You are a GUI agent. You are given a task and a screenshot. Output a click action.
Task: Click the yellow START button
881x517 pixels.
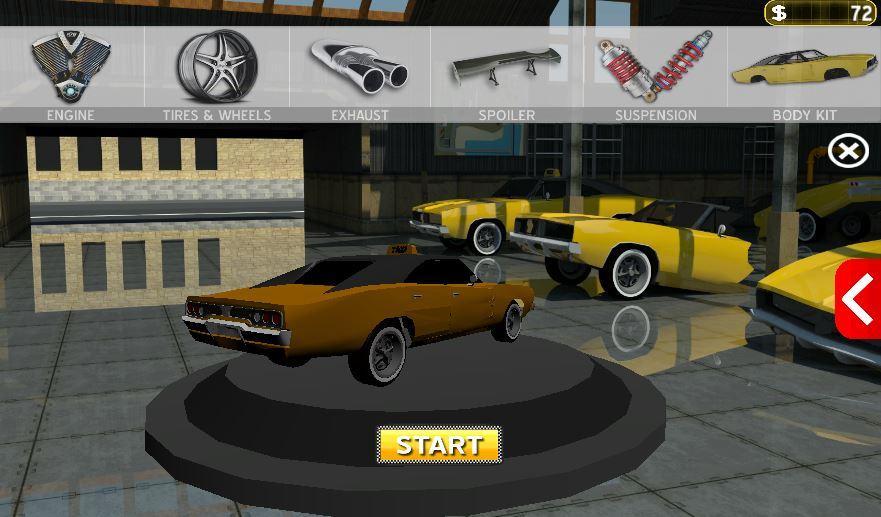click(x=439, y=445)
